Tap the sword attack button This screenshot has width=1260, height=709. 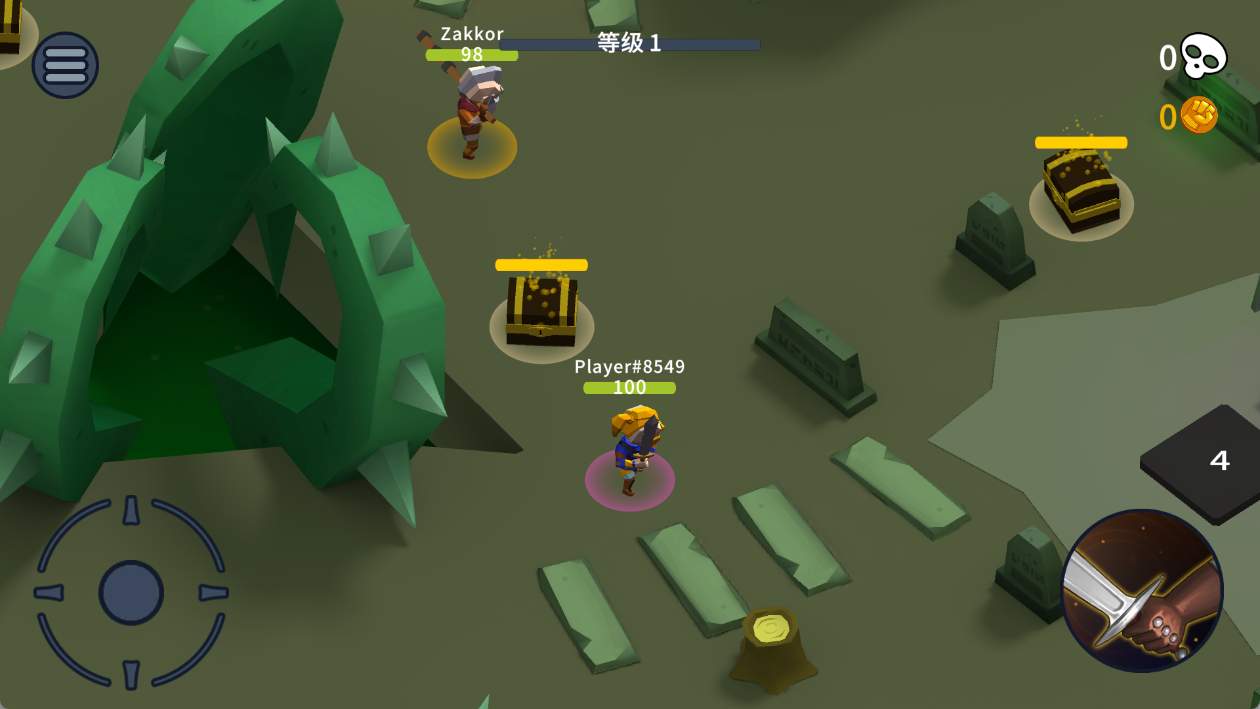[1141, 590]
